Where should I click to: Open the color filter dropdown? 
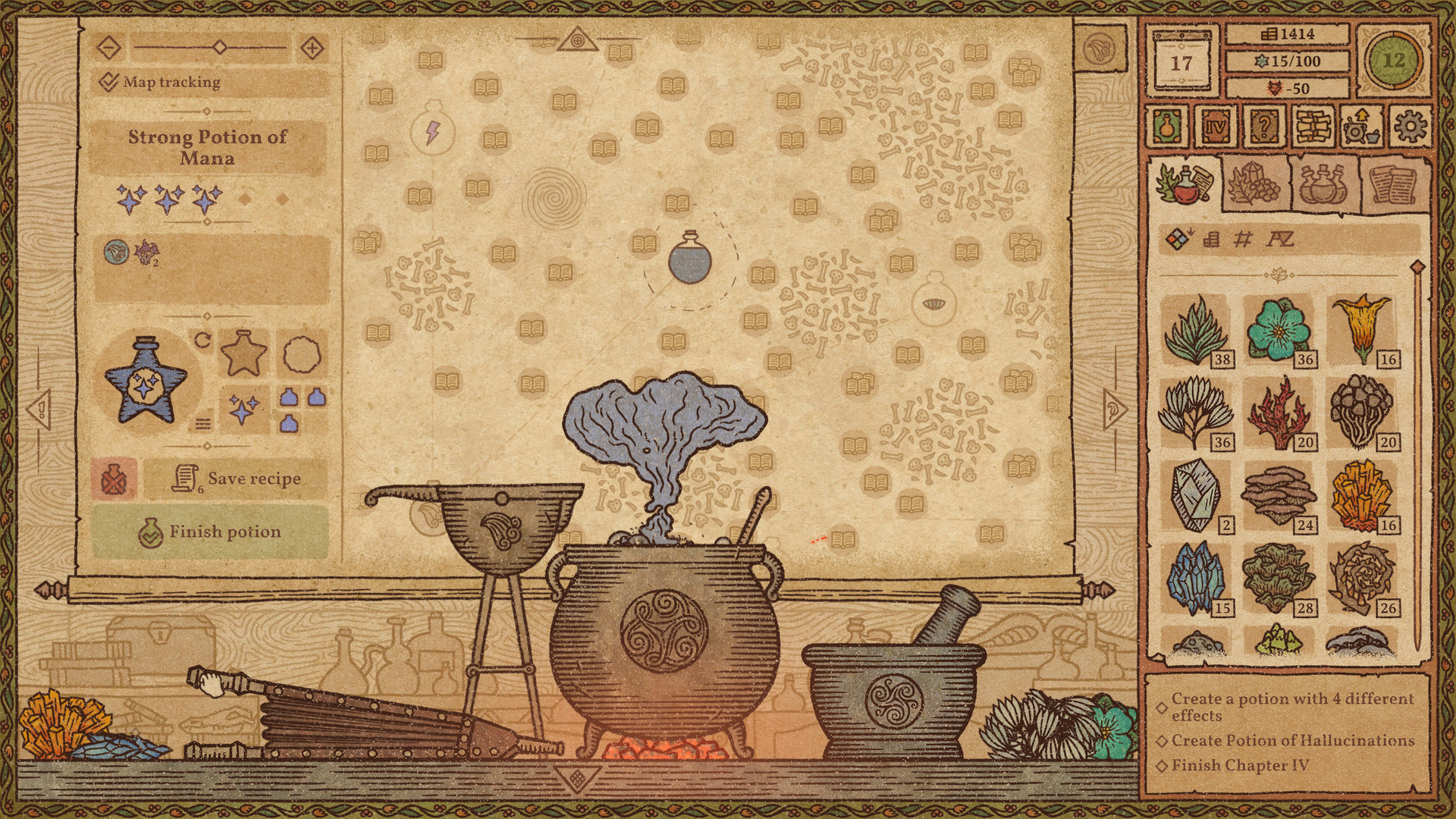pyautogui.click(x=1178, y=237)
